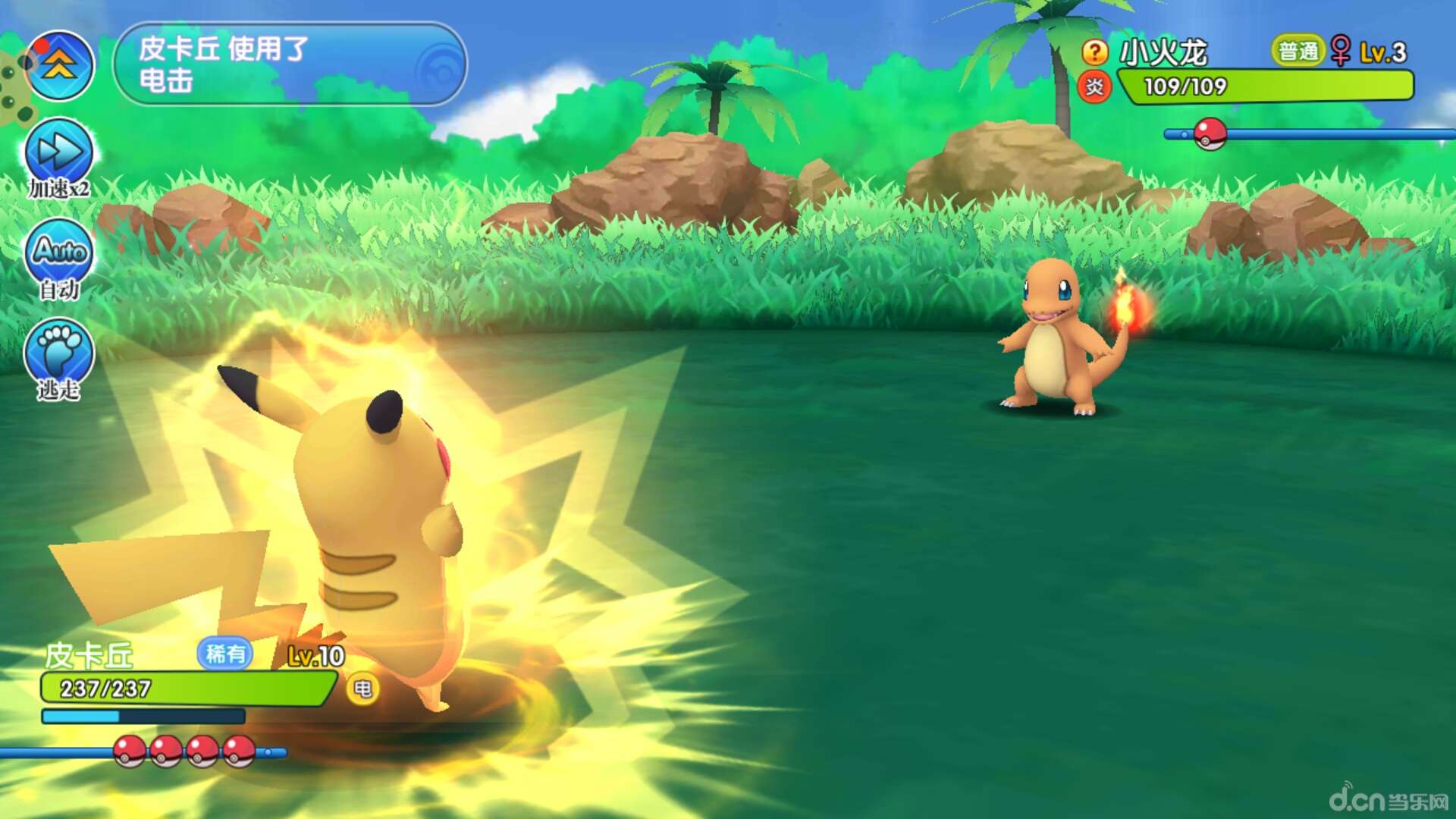This screenshot has width=1456, height=819.
Task: Flee the battle with the paw button
Action: 59,353
